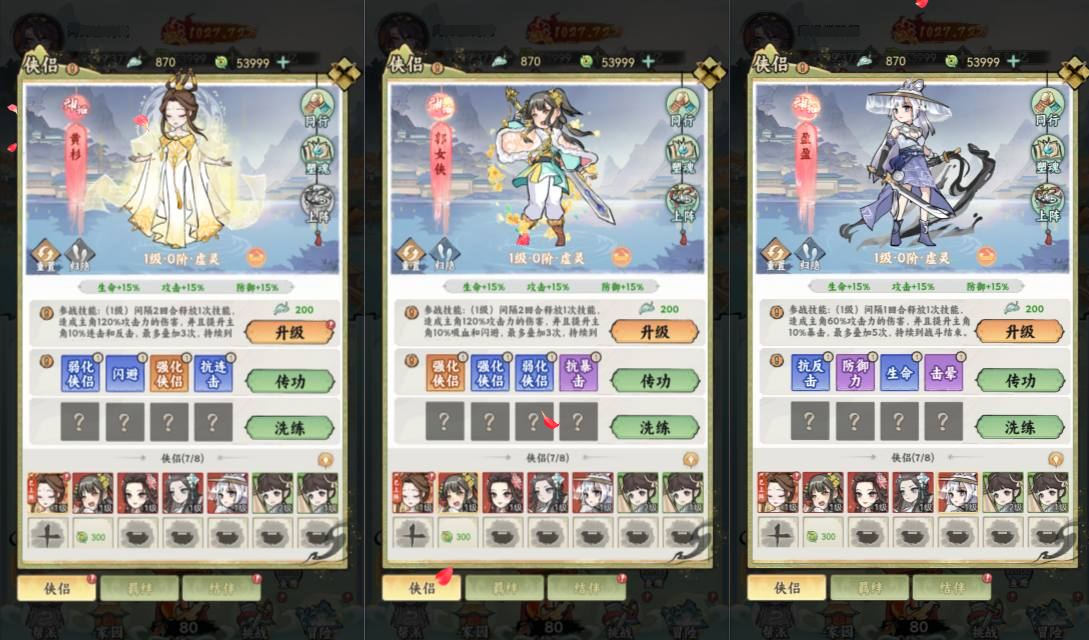Choose the 抗连击 skill tag

[213, 373]
